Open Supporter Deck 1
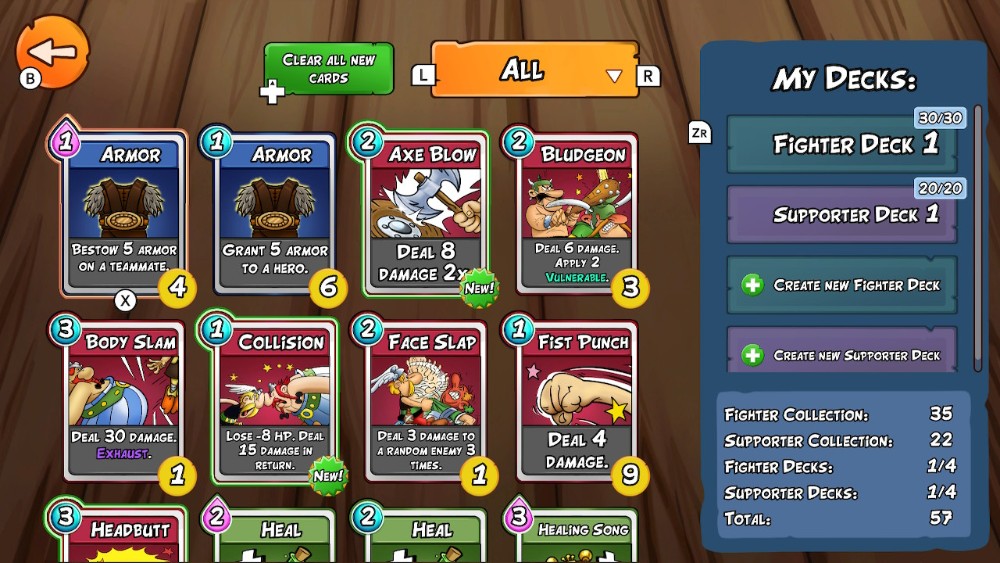Image resolution: width=1000 pixels, height=563 pixels. (842, 214)
